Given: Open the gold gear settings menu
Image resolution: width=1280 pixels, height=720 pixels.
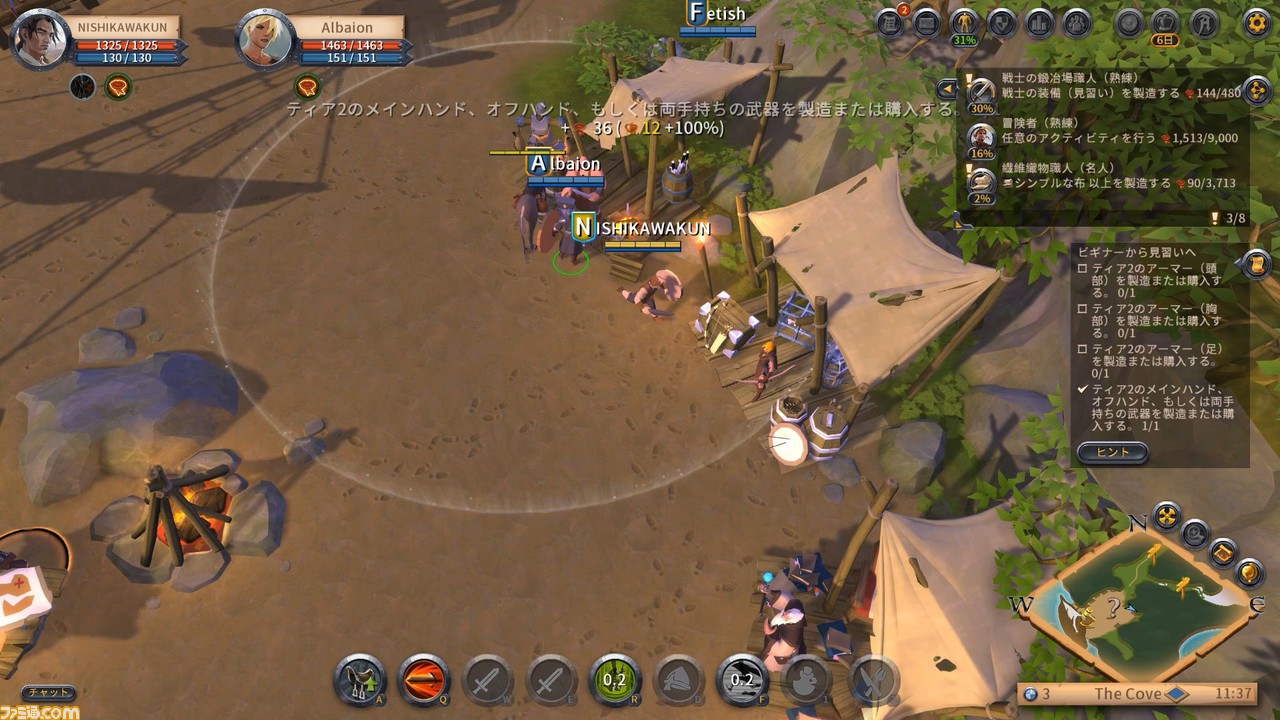Looking at the screenshot, I should tap(1256, 22).
